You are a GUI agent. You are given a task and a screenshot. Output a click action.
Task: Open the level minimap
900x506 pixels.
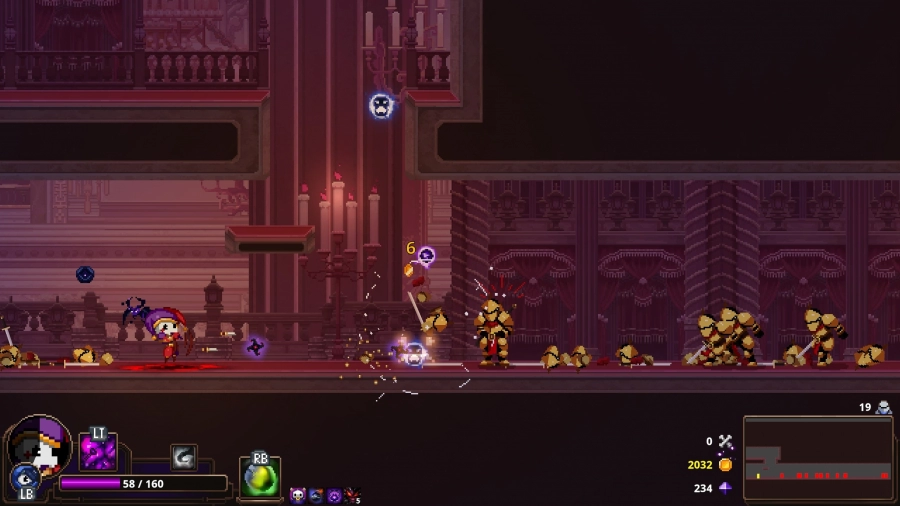coord(818,458)
